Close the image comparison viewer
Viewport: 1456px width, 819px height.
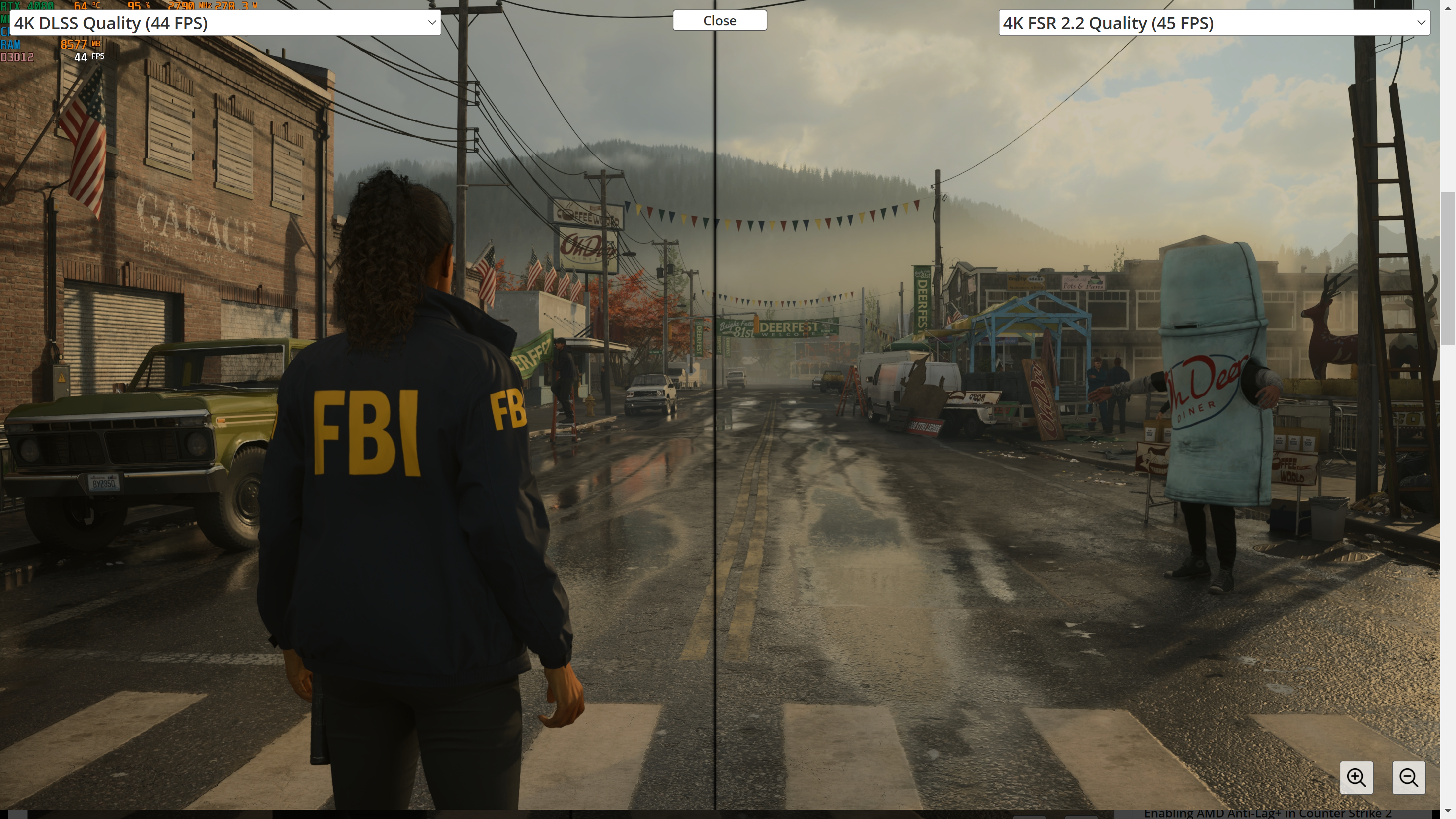[x=720, y=20]
